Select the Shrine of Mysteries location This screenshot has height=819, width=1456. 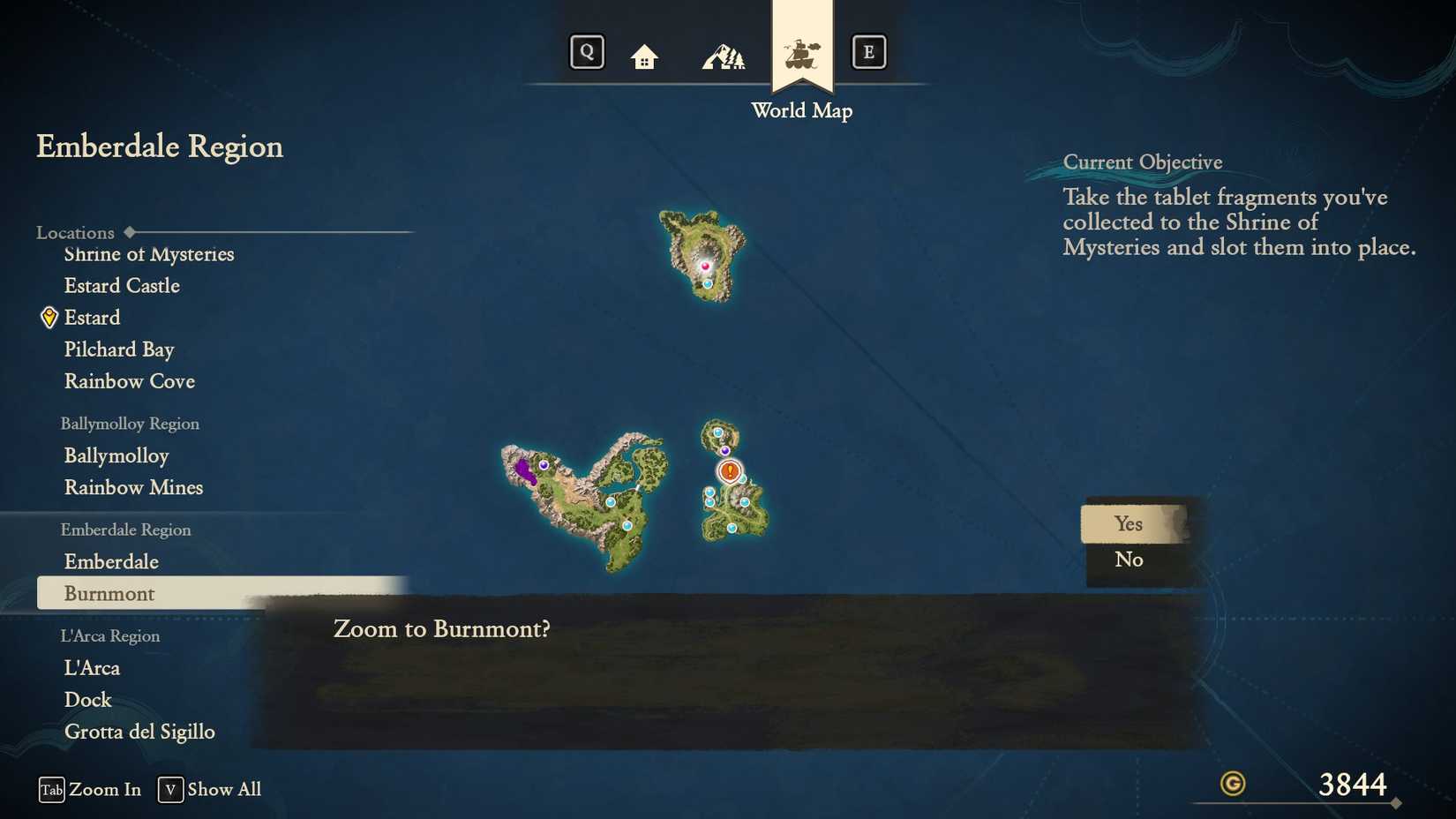pos(148,254)
